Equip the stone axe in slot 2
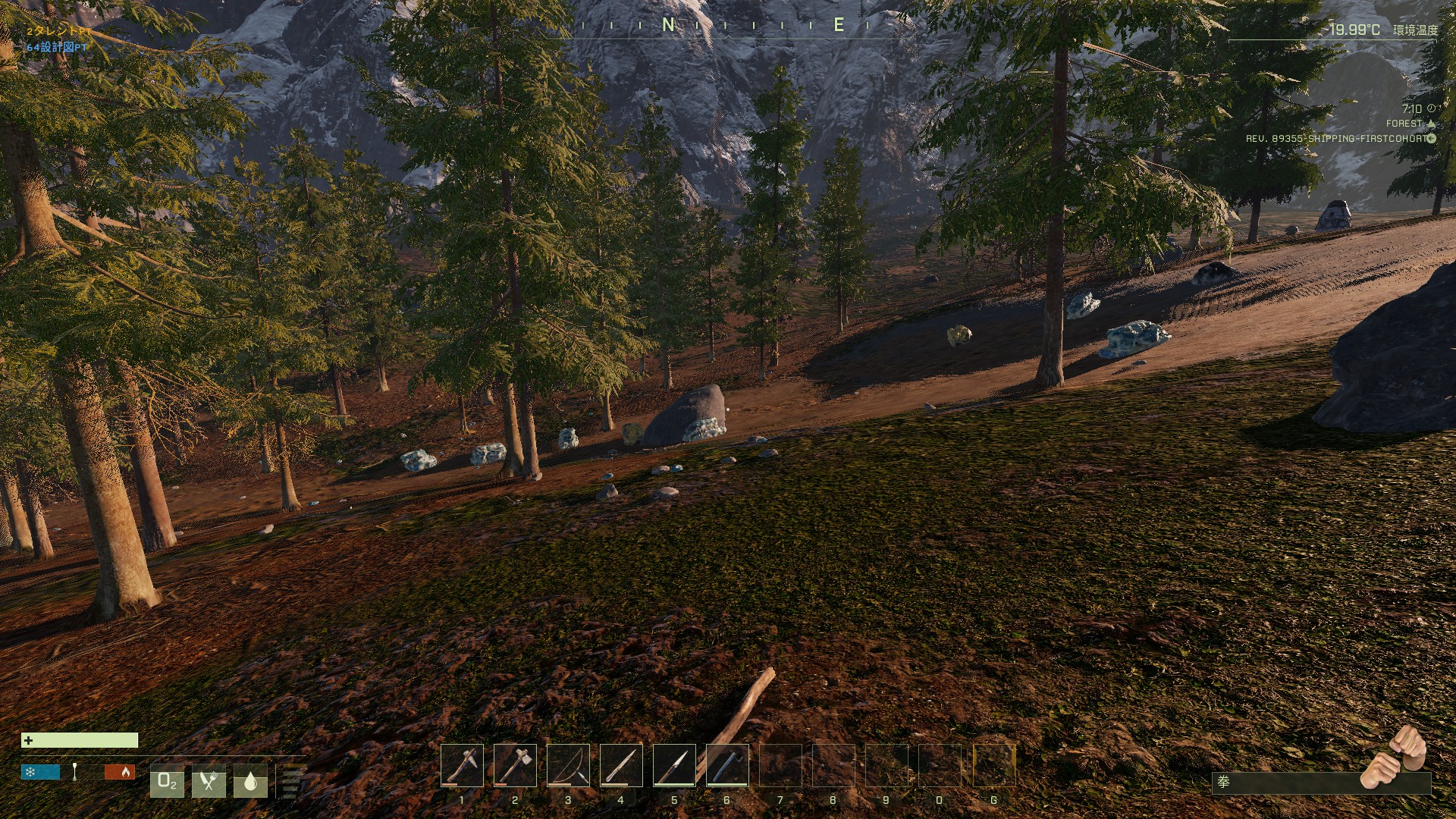 click(x=515, y=765)
